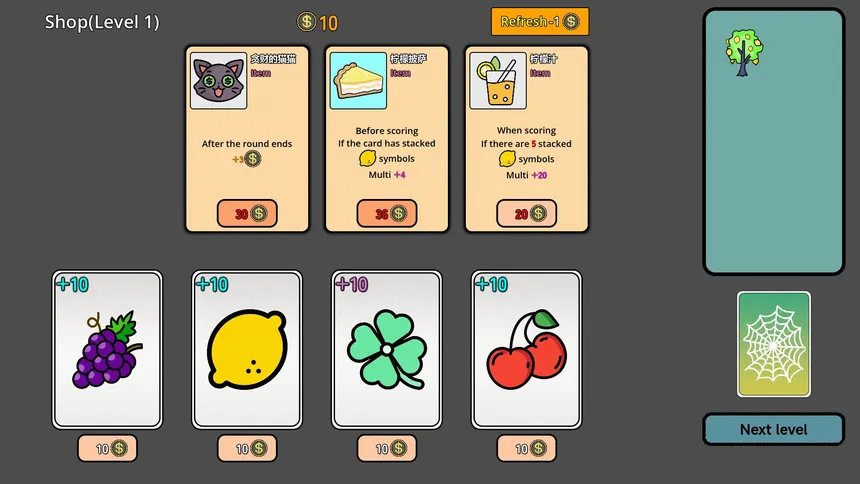Purchase the lemon pie item for 36 coins
Viewport: 860px width, 484px height.
[387, 213]
